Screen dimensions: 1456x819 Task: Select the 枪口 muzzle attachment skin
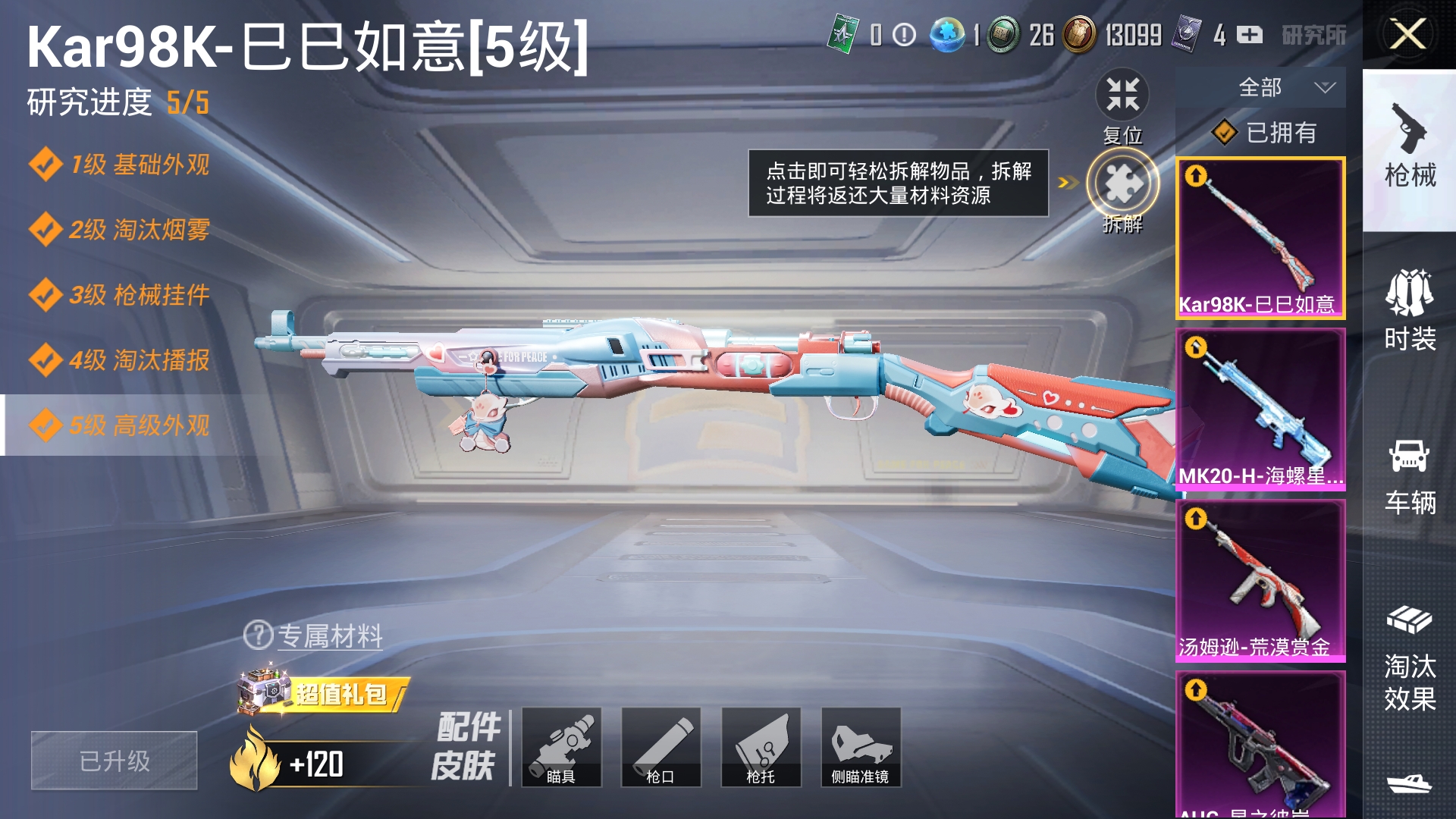tap(661, 747)
